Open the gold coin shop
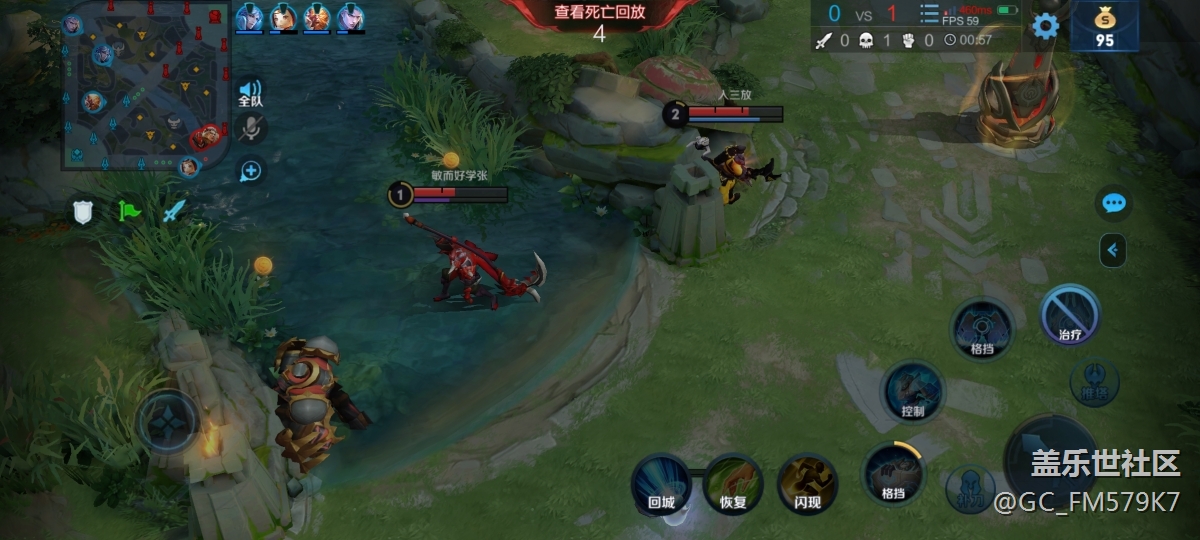 click(1104, 26)
